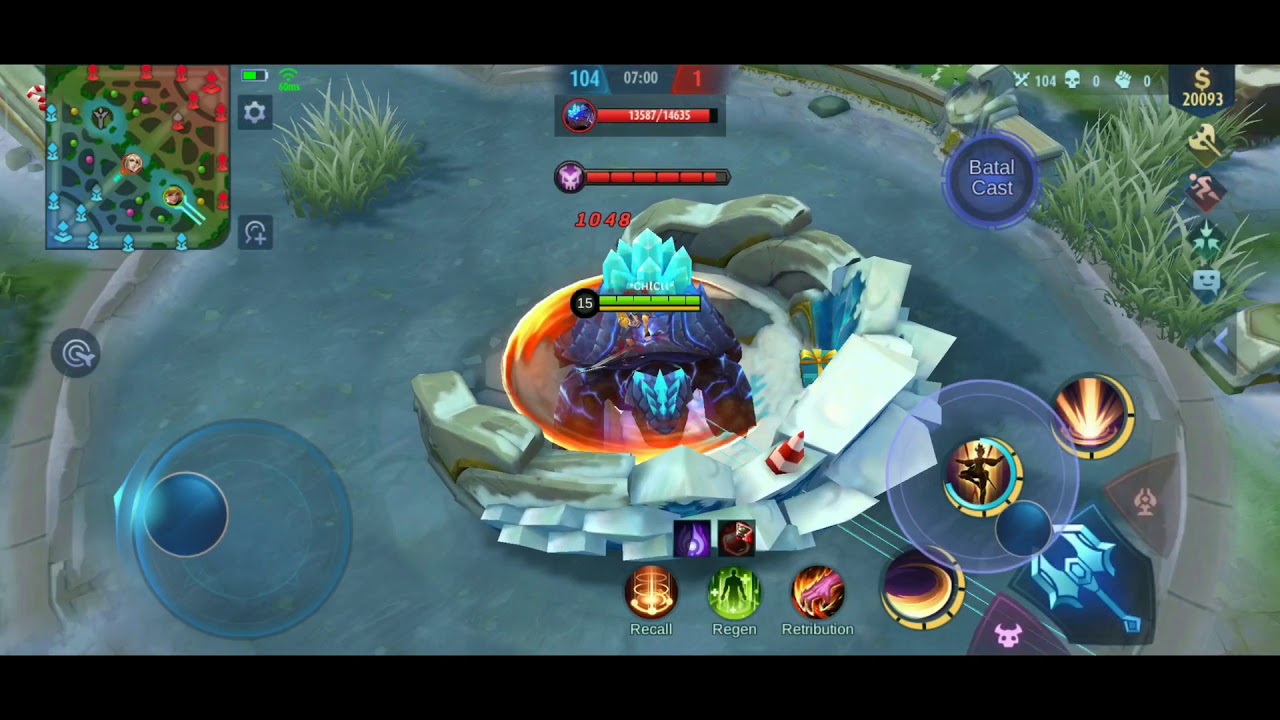Send the running figure retreat signal
Image resolution: width=1280 pixels, height=720 pixels.
point(1206,190)
